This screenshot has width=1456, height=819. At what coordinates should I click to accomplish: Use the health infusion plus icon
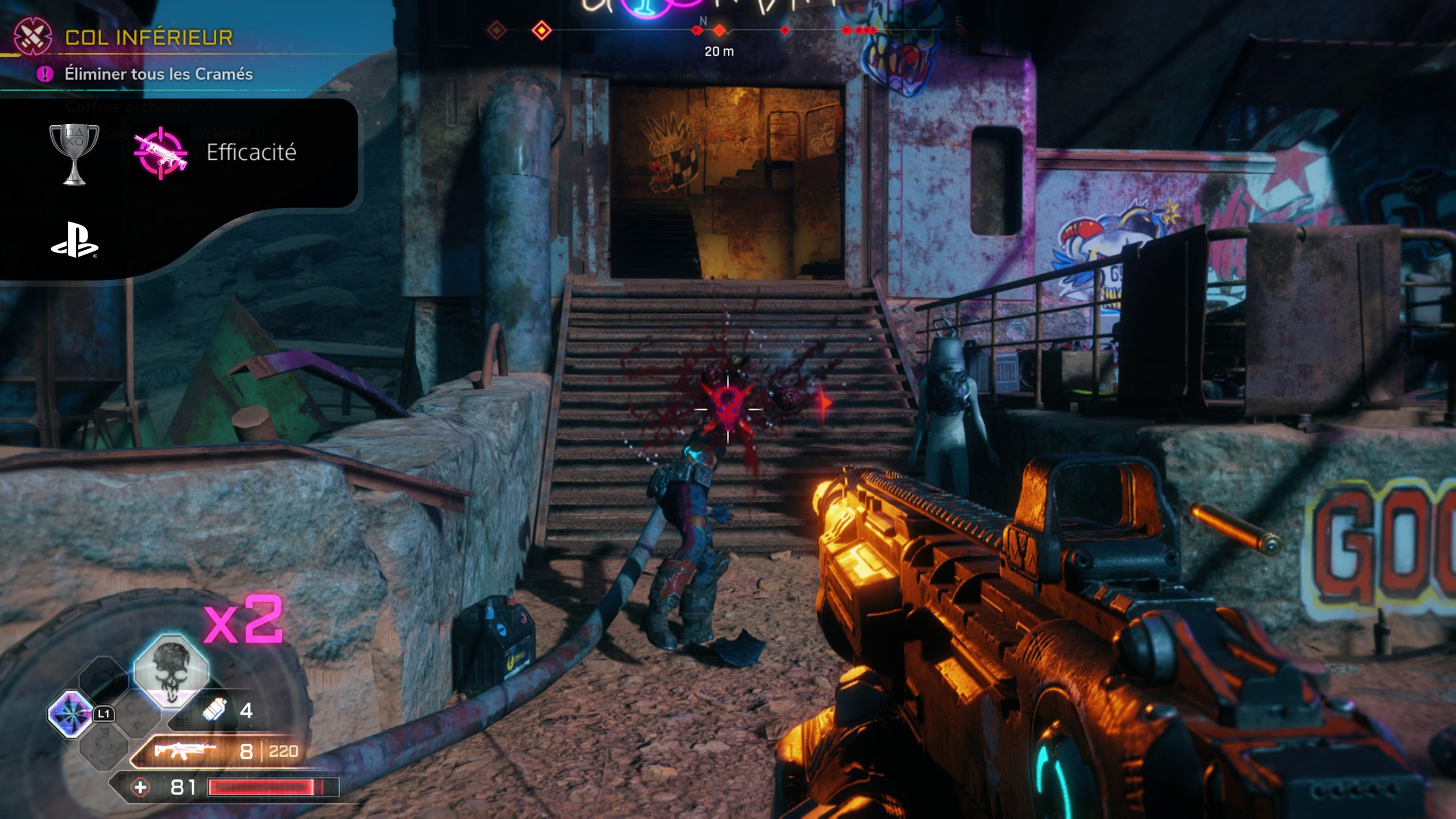tap(140, 787)
